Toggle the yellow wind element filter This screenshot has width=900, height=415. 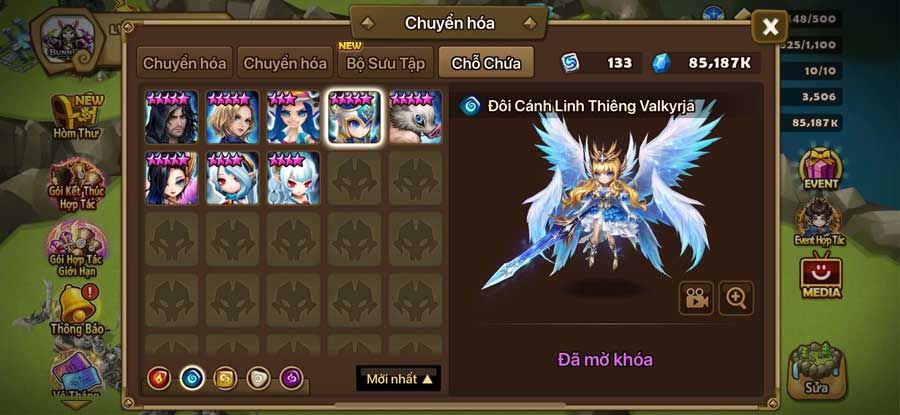[x=225, y=378]
